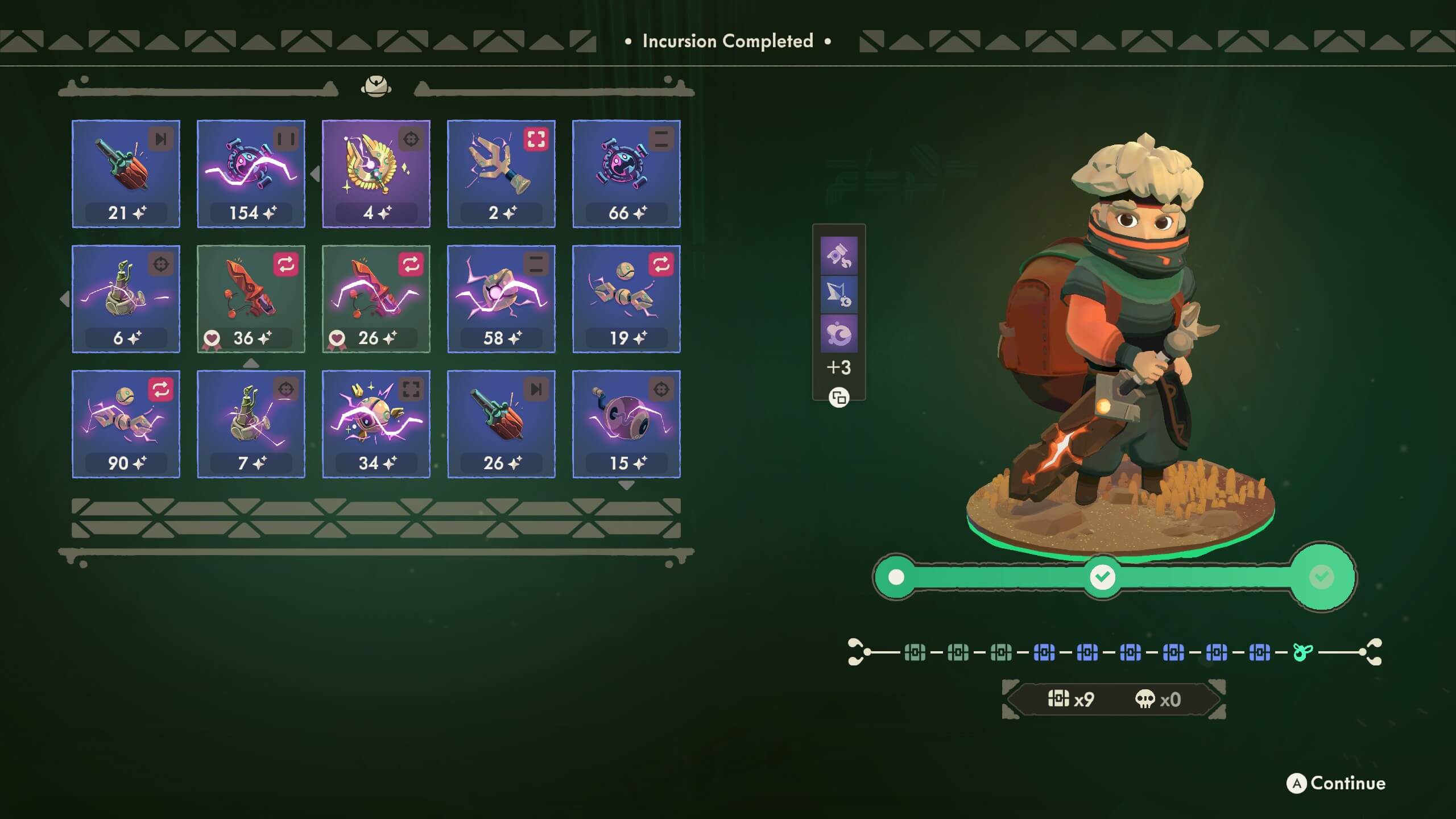Viewport: 1456px width, 819px height.
Task: Select the trident item worth 2
Action: click(x=501, y=173)
